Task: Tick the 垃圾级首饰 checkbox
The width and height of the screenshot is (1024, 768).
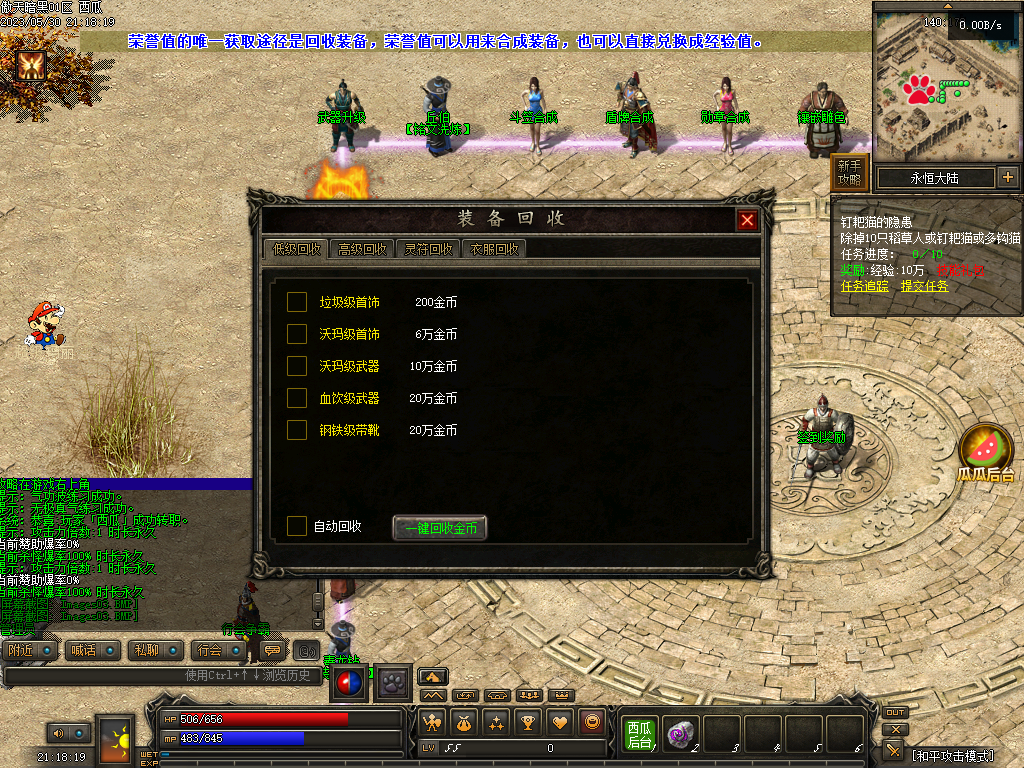Action: 297,302
